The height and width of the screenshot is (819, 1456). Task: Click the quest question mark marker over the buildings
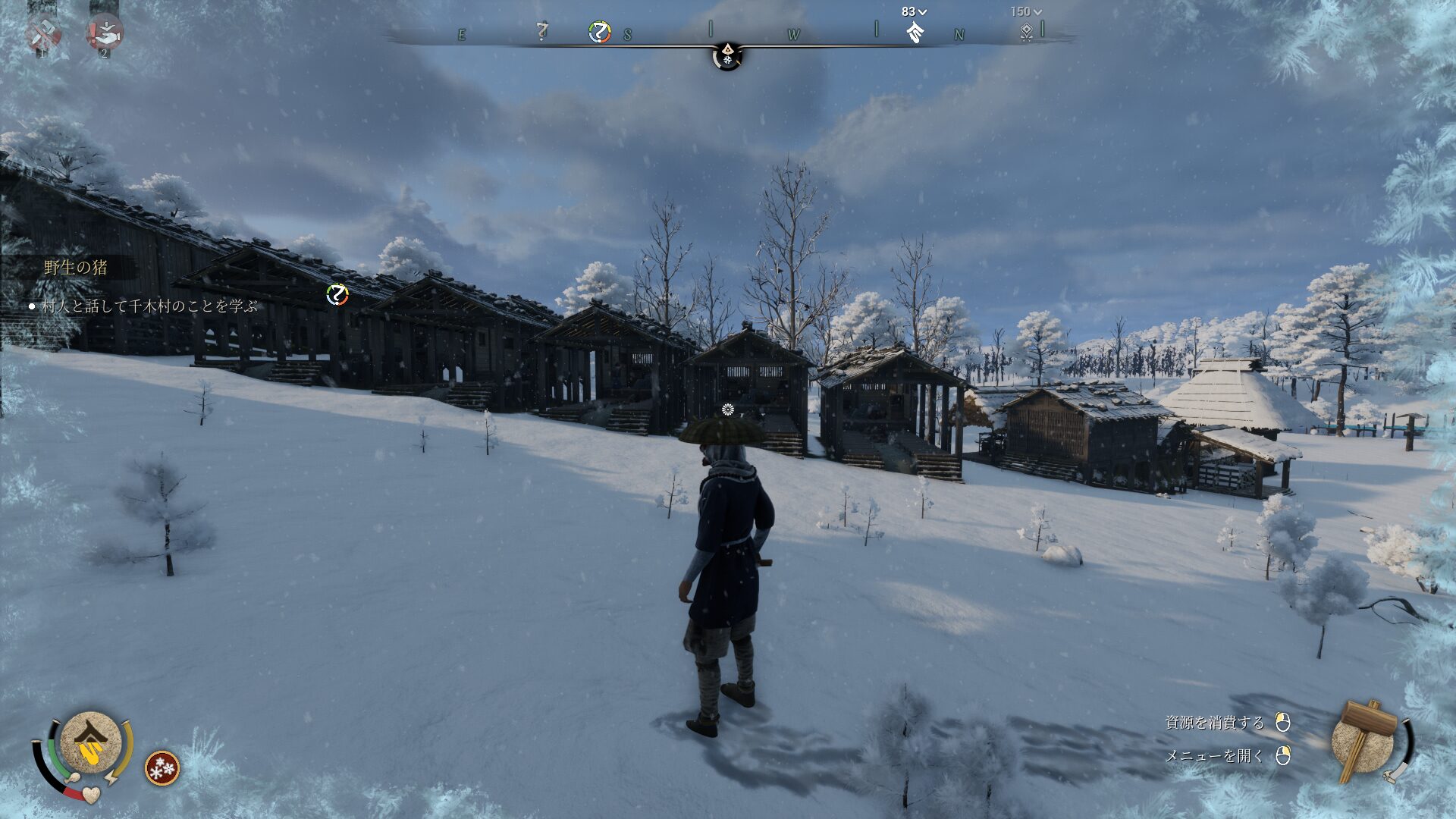click(x=337, y=294)
